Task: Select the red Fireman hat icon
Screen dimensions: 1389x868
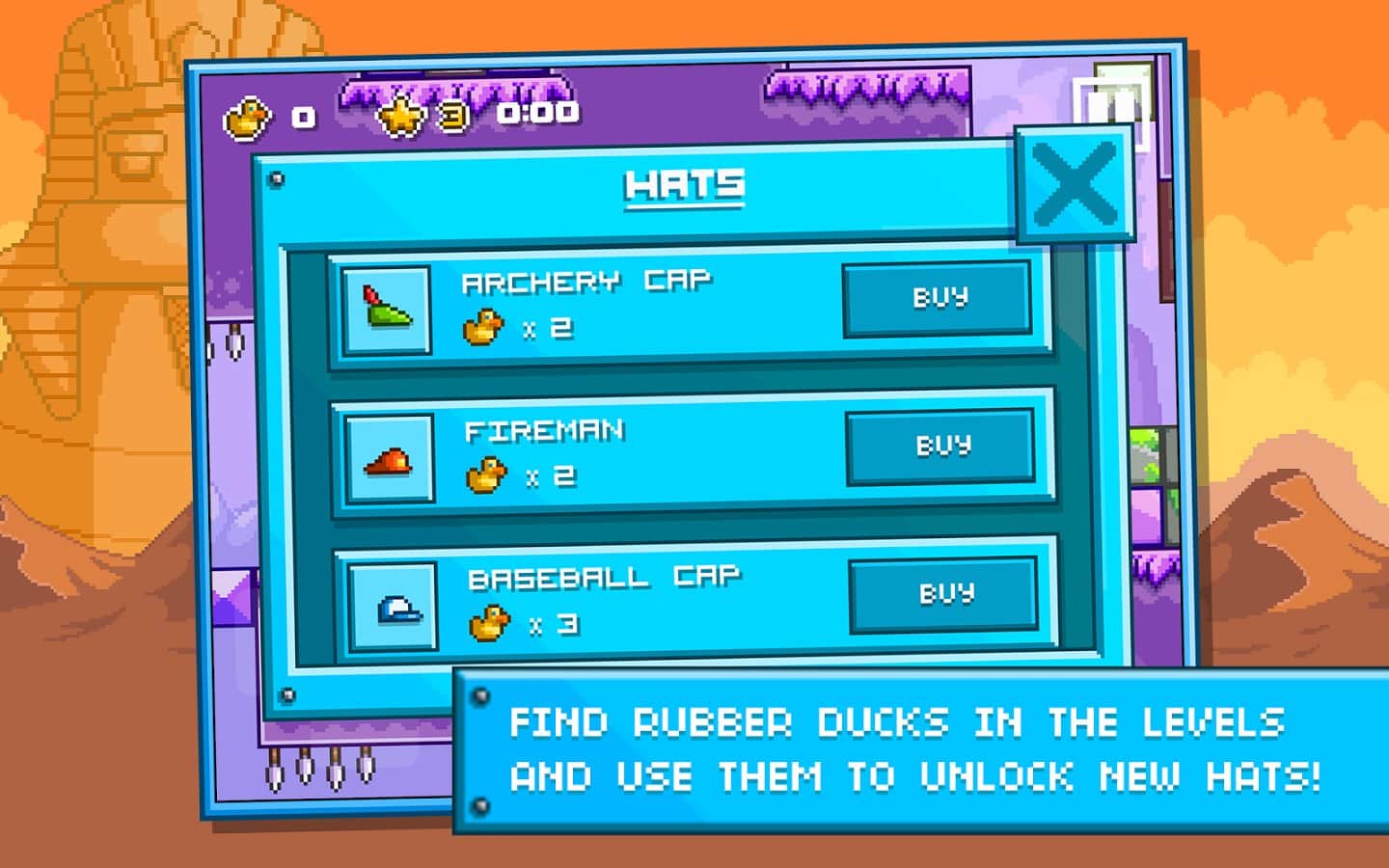Action: pos(390,460)
